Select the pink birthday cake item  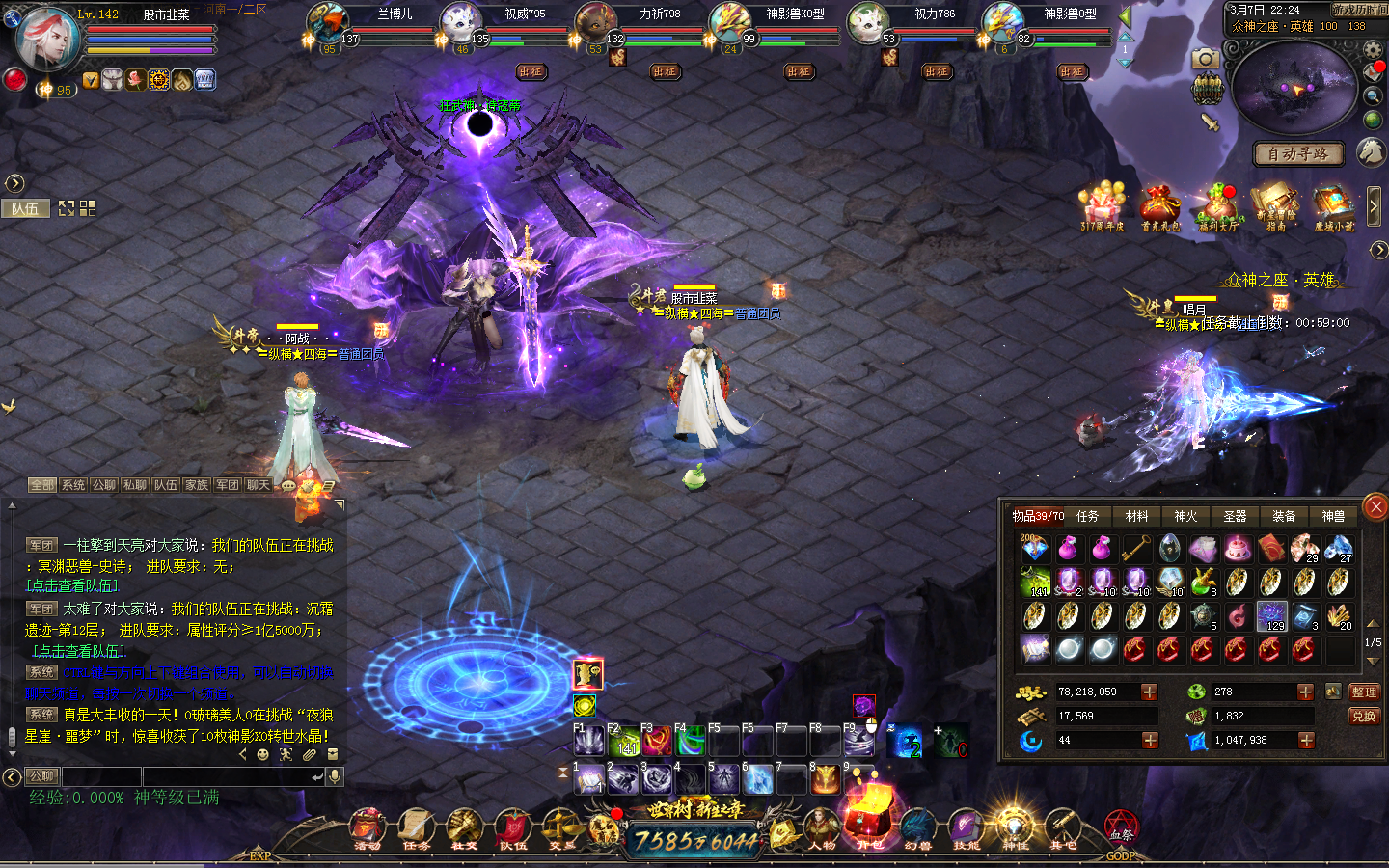click(1238, 549)
